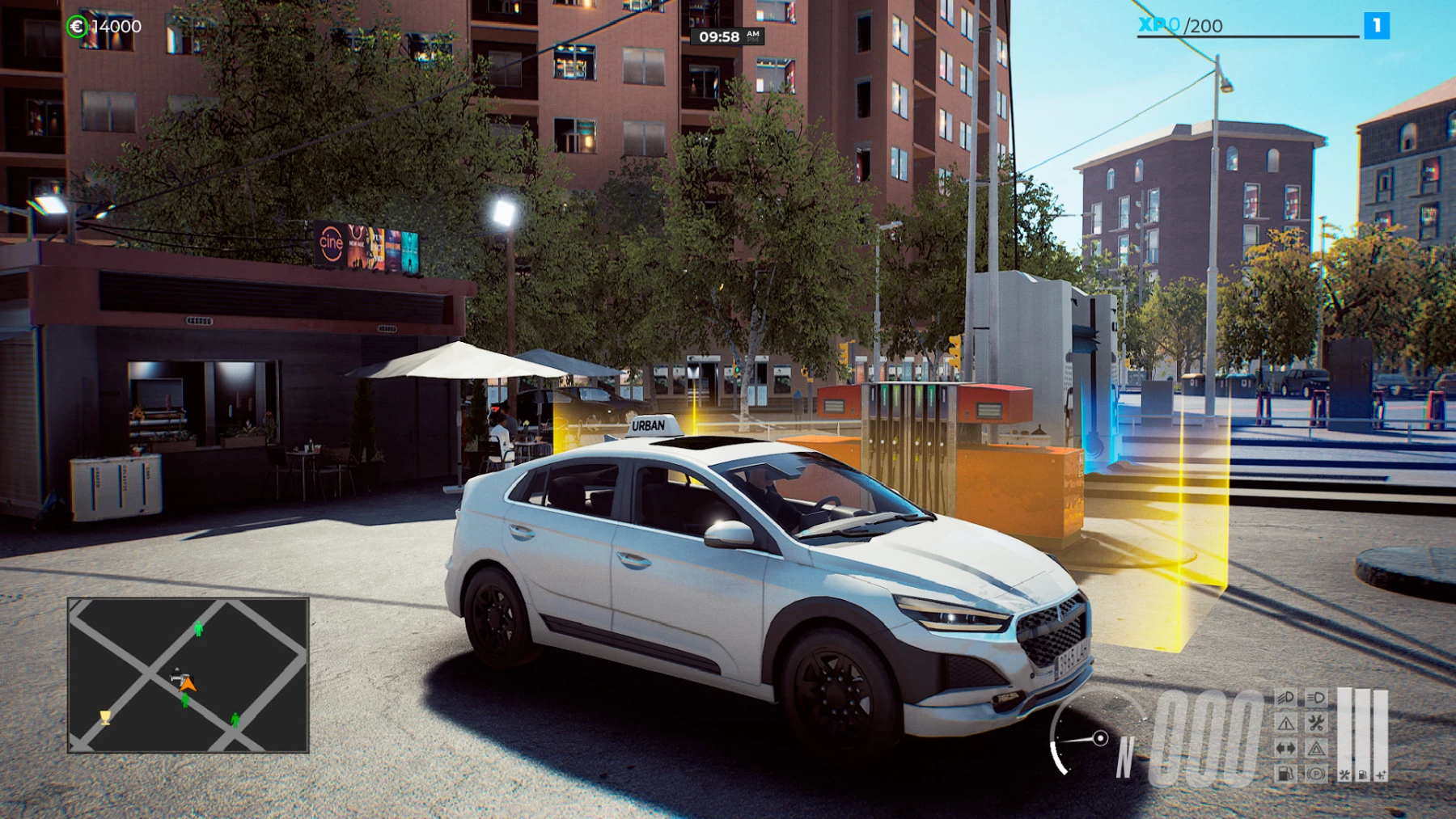Click the fuel pump dashboard indicator
This screenshot has height=819, width=1456.
coord(1285,774)
